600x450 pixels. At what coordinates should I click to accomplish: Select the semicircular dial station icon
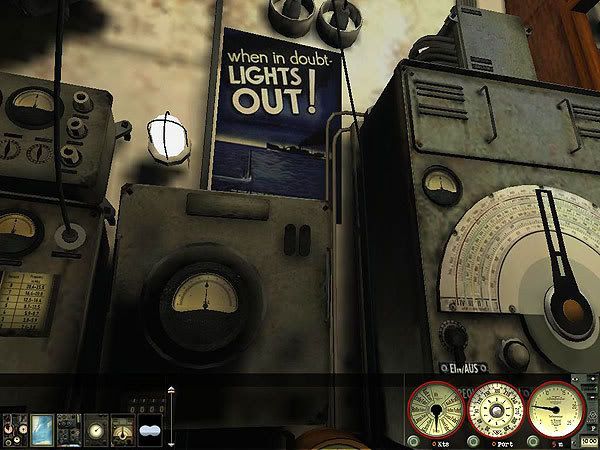coord(122,428)
